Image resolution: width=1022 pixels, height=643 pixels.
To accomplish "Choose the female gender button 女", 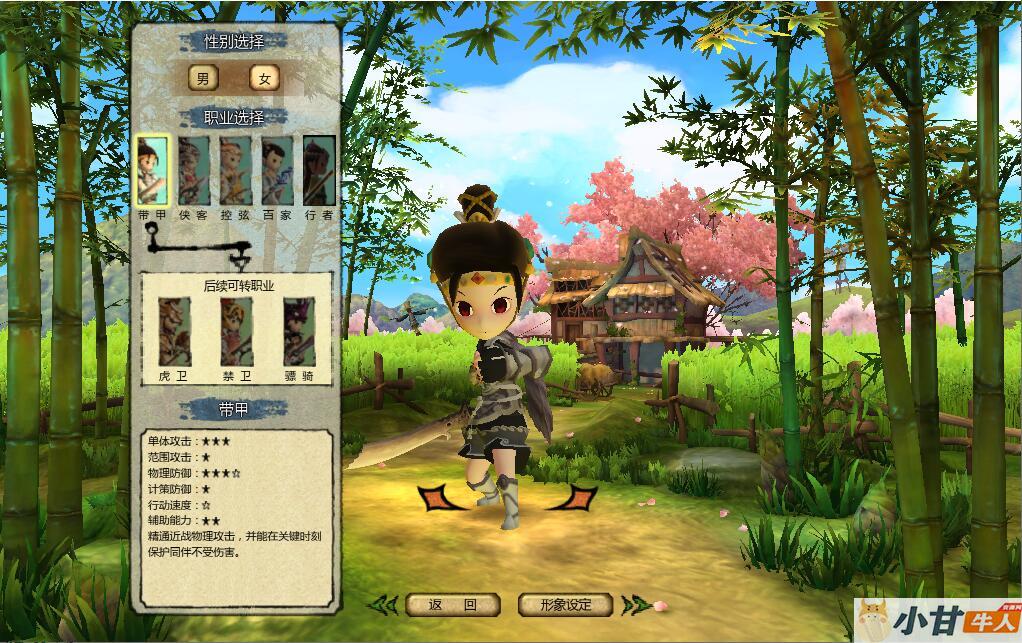I will pos(264,79).
